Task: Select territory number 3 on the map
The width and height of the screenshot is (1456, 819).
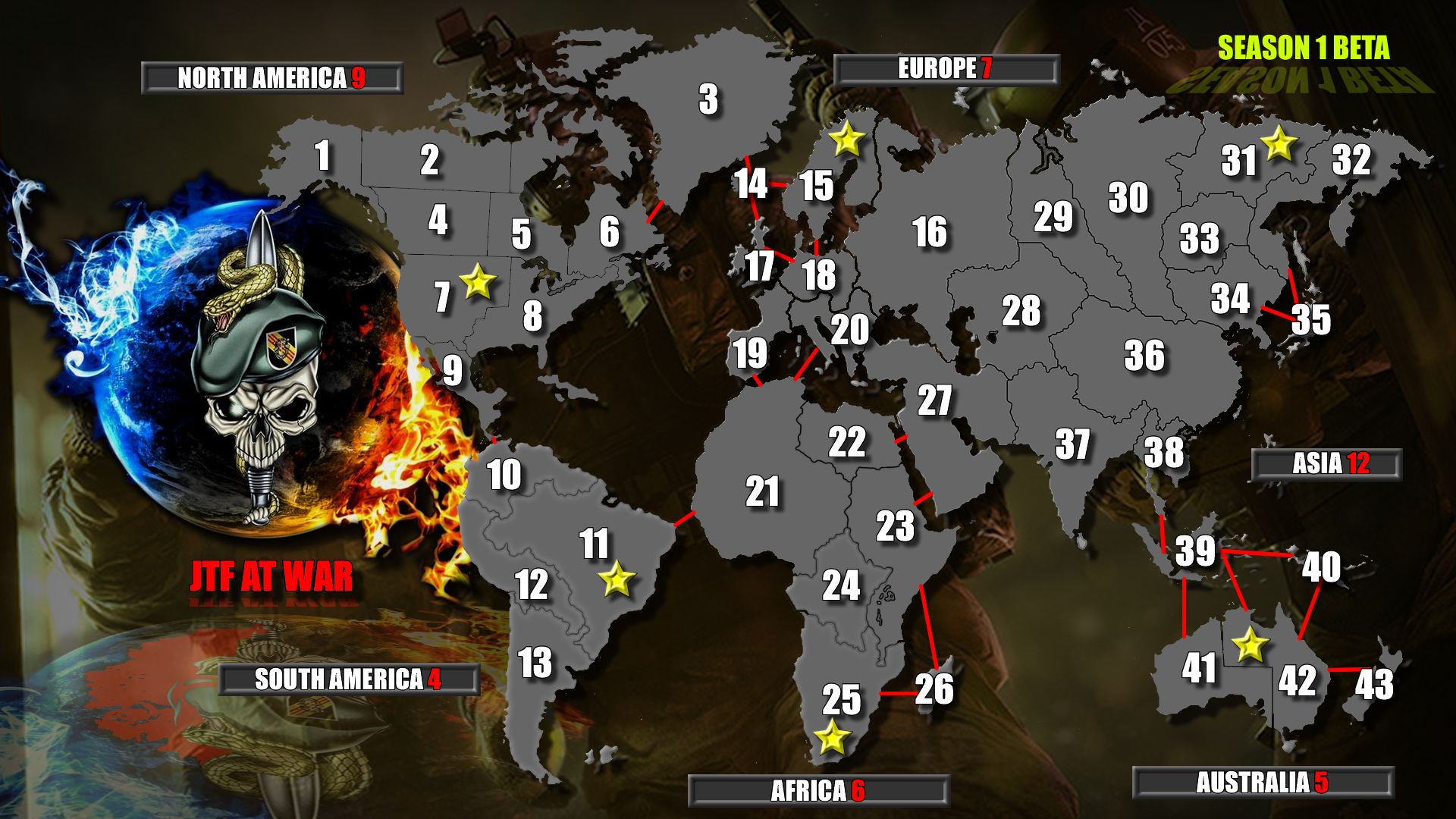Action: pyautogui.click(x=708, y=99)
